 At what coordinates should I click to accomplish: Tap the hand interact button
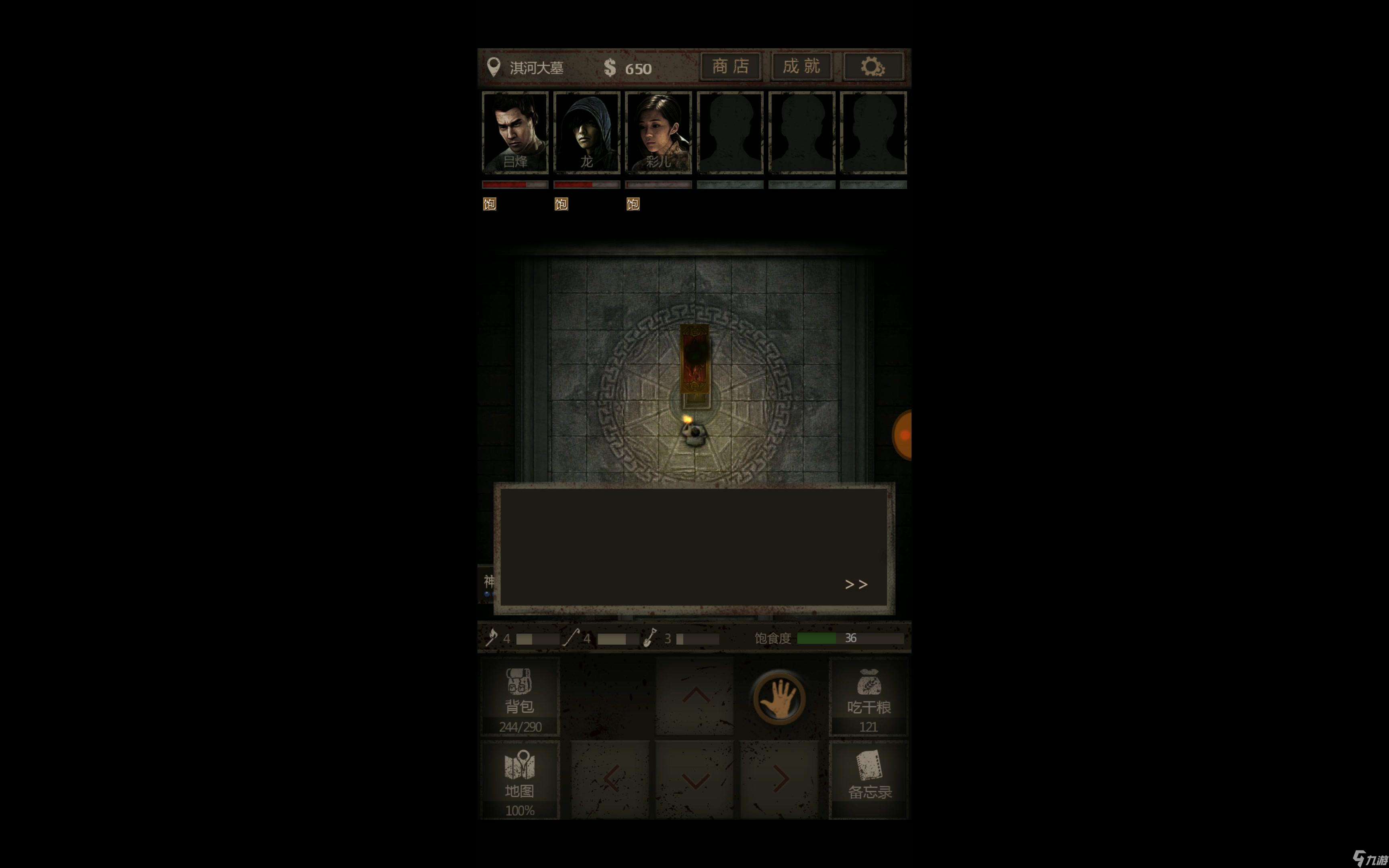pyautogui.click(x=779, y=698)
